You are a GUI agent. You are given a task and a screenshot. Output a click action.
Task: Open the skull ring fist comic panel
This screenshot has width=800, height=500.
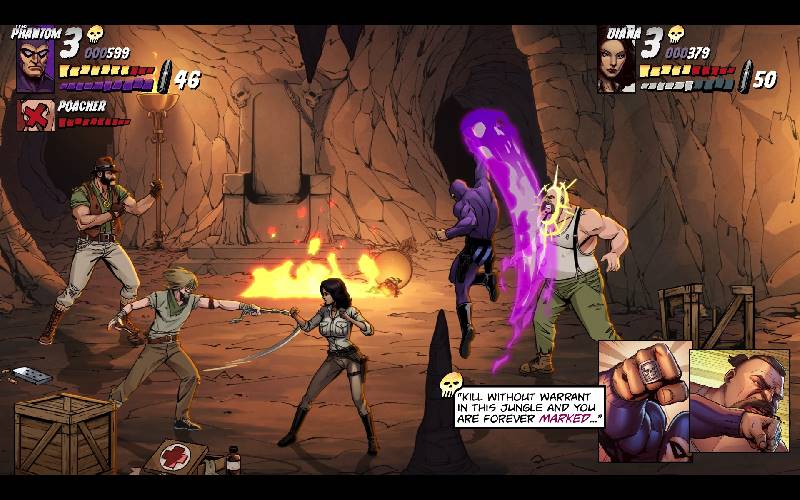click(644, 400)
